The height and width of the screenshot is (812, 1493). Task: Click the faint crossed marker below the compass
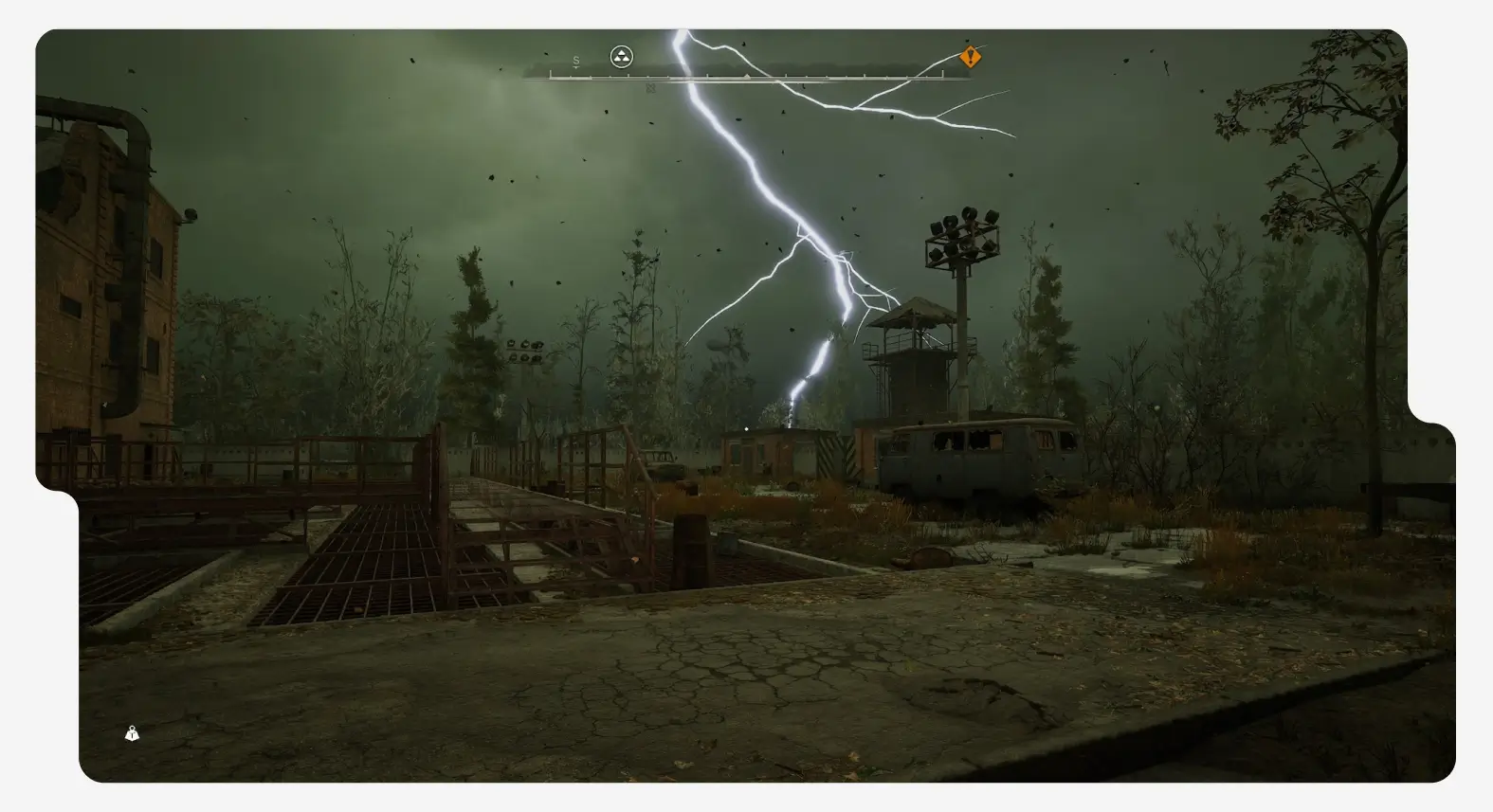click(x=650, y=88)
